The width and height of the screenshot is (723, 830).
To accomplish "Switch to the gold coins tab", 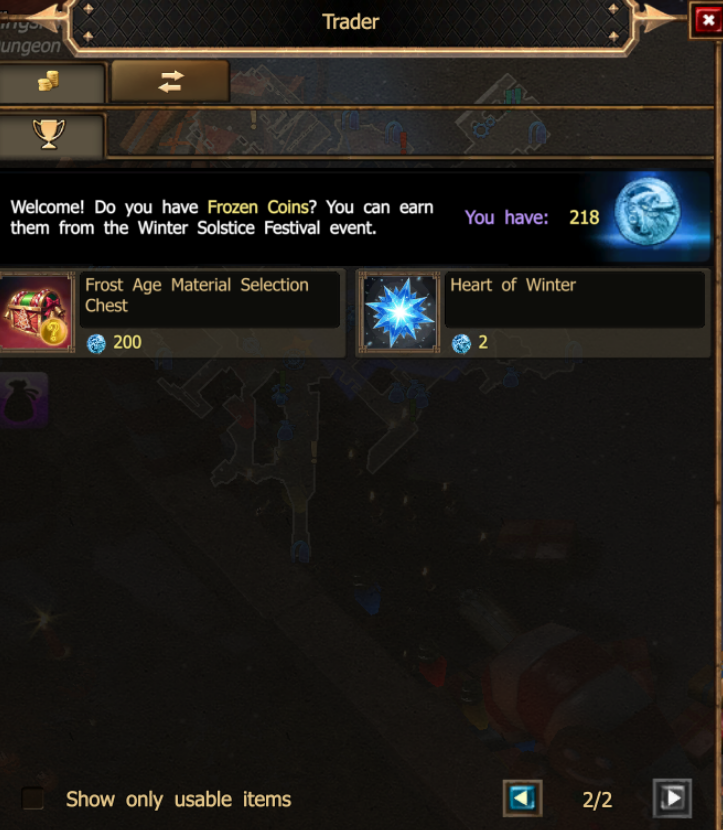I will (49, 83).
